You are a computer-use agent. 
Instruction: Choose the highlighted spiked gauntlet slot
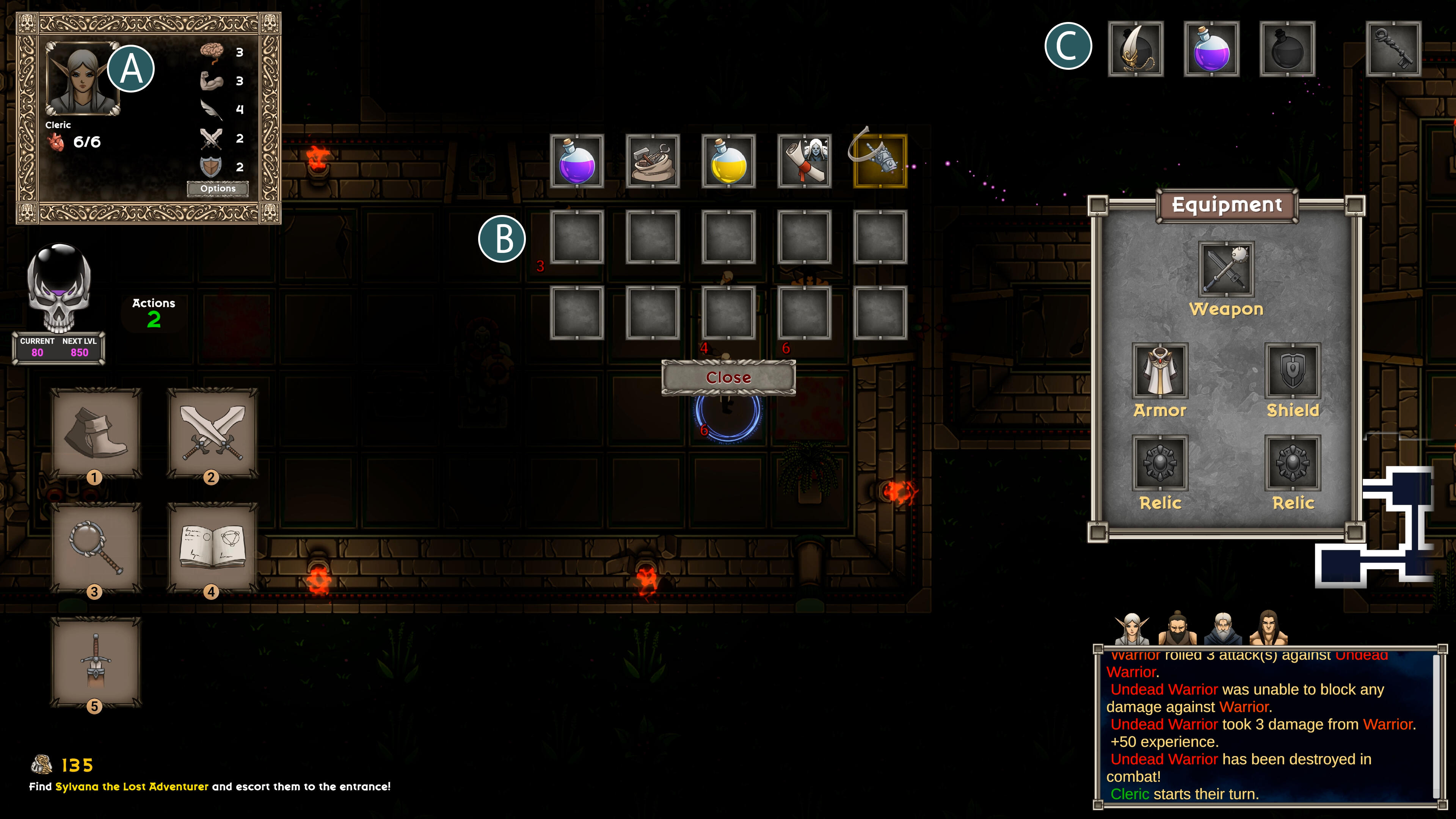pyautogui.click(x=880, y=161)
